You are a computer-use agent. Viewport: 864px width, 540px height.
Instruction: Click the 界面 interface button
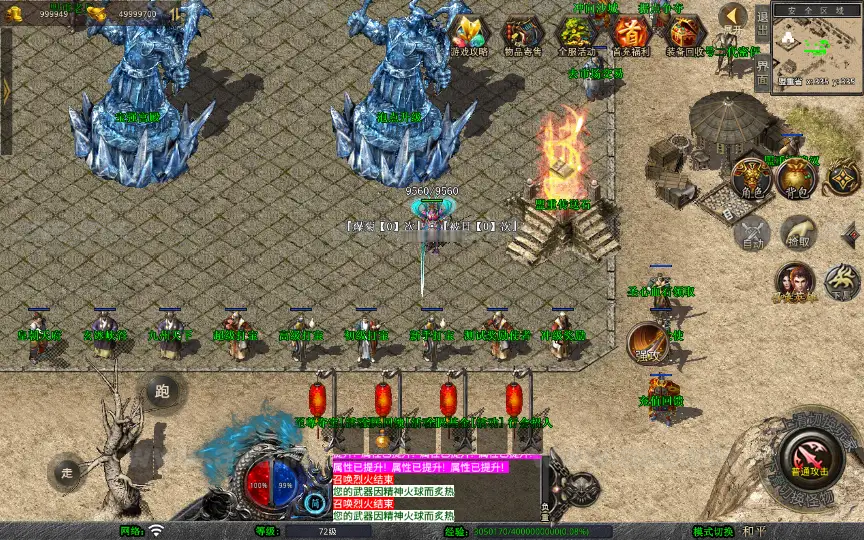[762, 73]
